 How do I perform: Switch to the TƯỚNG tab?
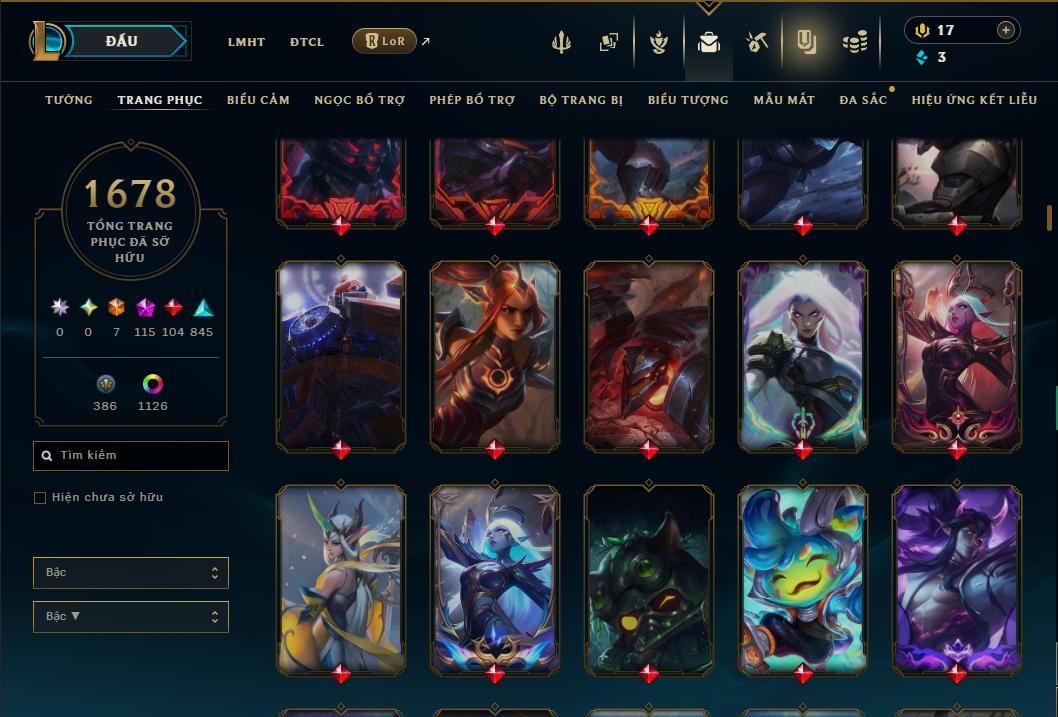[69, 100]
